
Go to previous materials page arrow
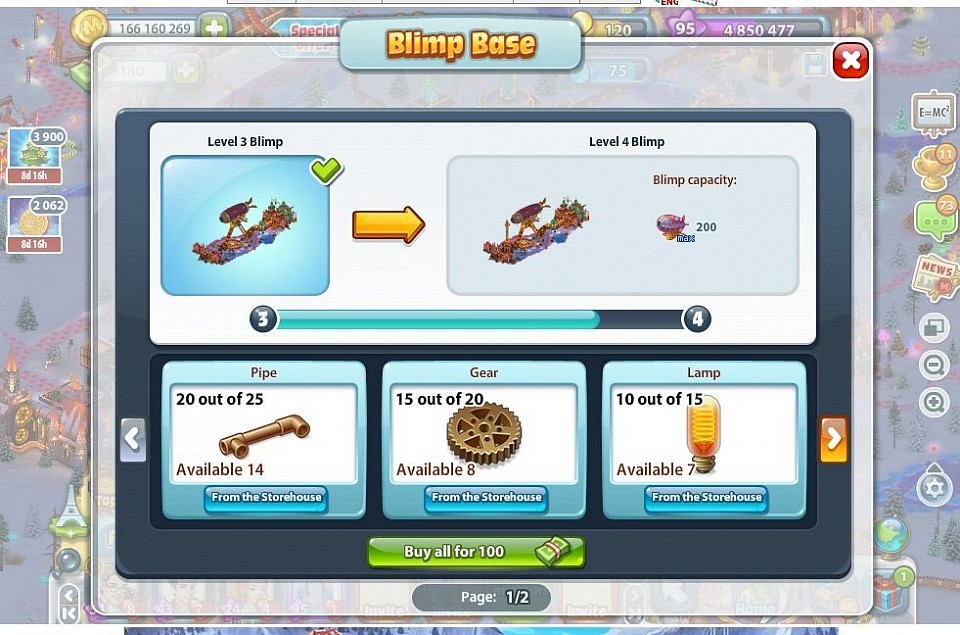[x=133, y=439]
